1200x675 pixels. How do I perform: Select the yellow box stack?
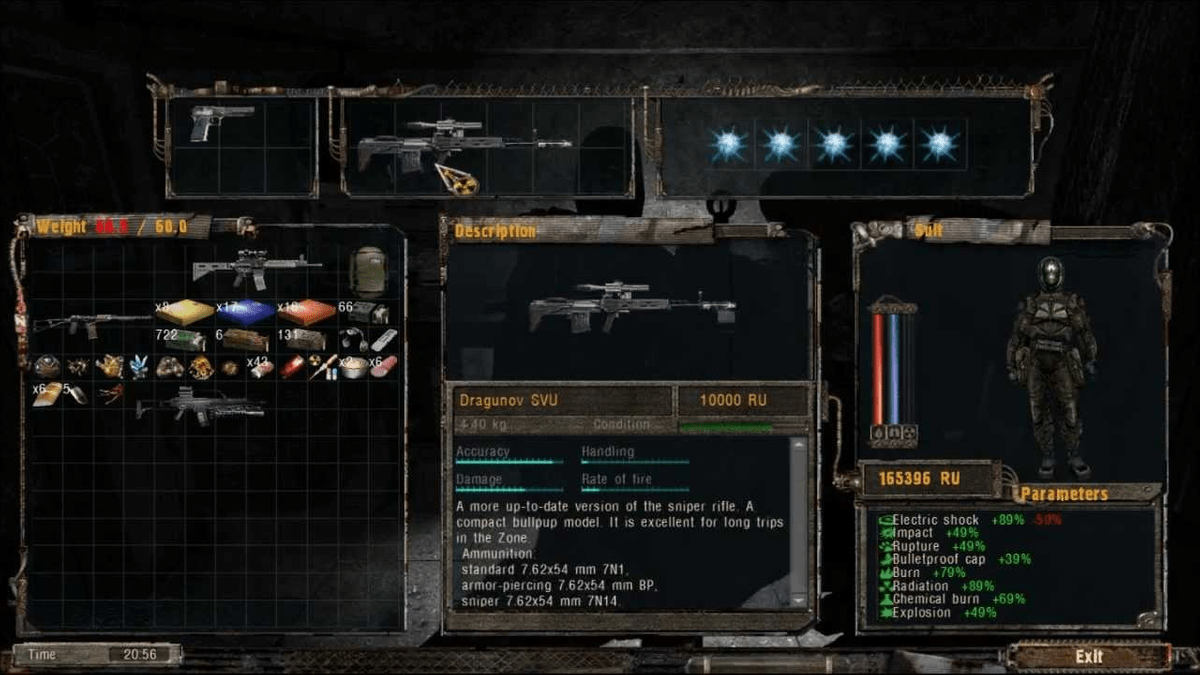pyautogui.click(x=187, y=313)
